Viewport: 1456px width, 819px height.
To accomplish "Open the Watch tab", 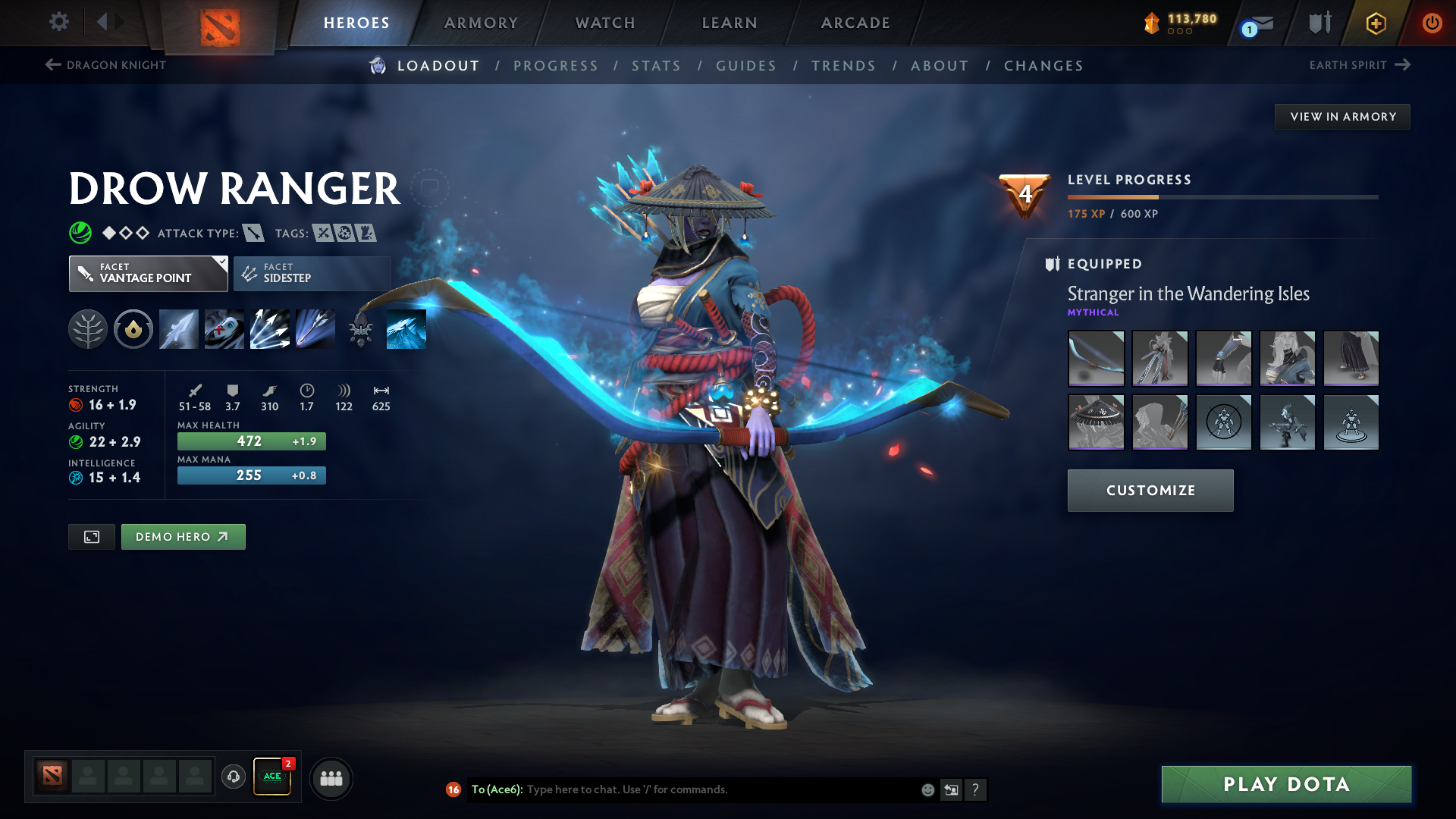I will (605, 23).
